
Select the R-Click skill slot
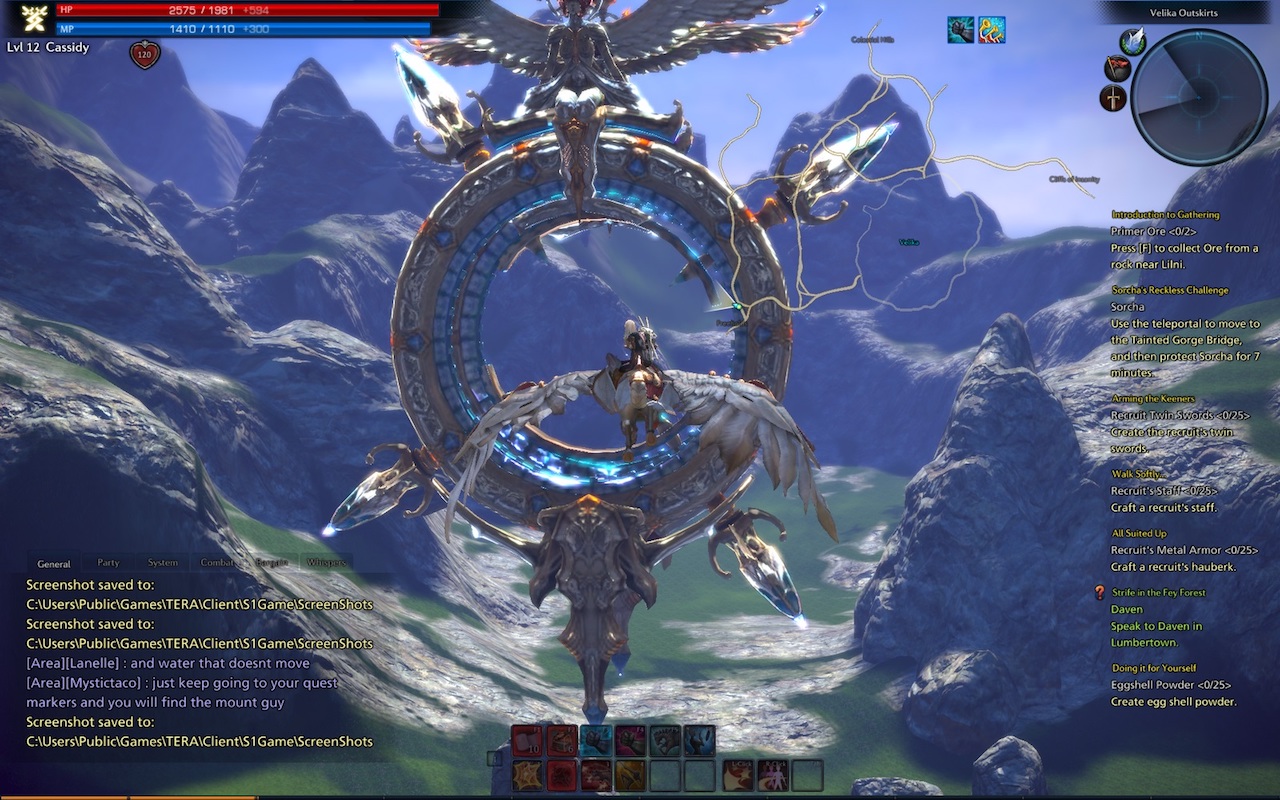[x=773, y=775]
